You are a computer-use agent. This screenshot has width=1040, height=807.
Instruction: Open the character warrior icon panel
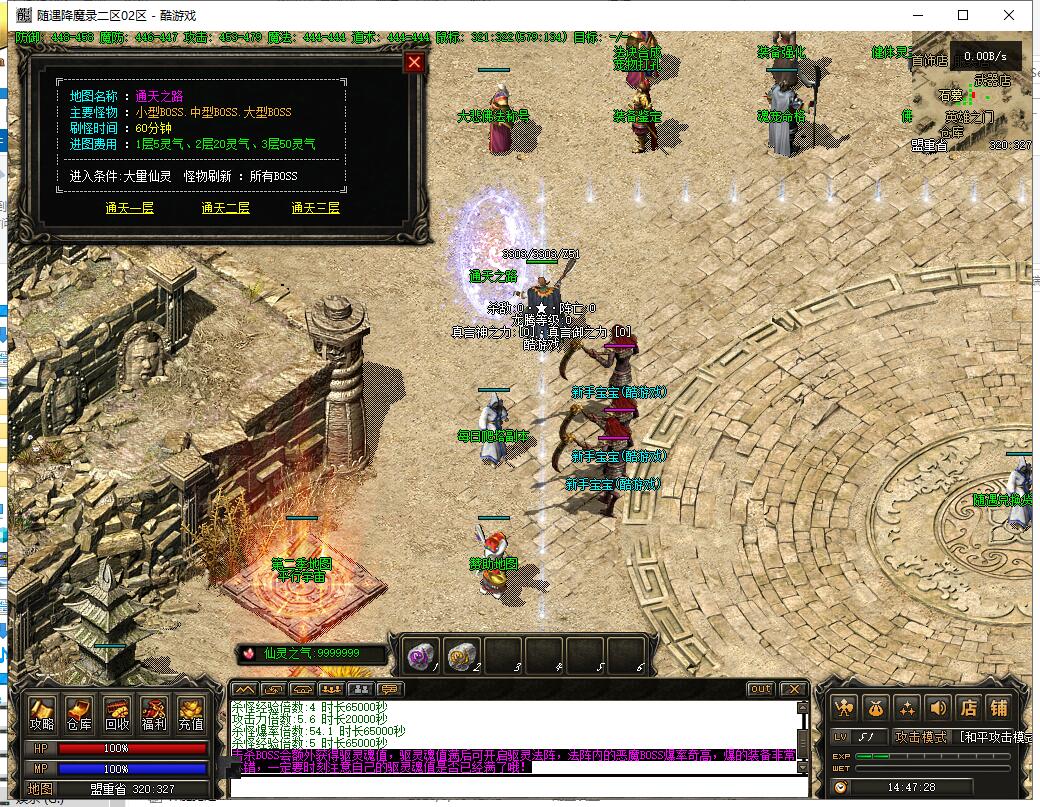pyautogui.click(x=844, y=707)
